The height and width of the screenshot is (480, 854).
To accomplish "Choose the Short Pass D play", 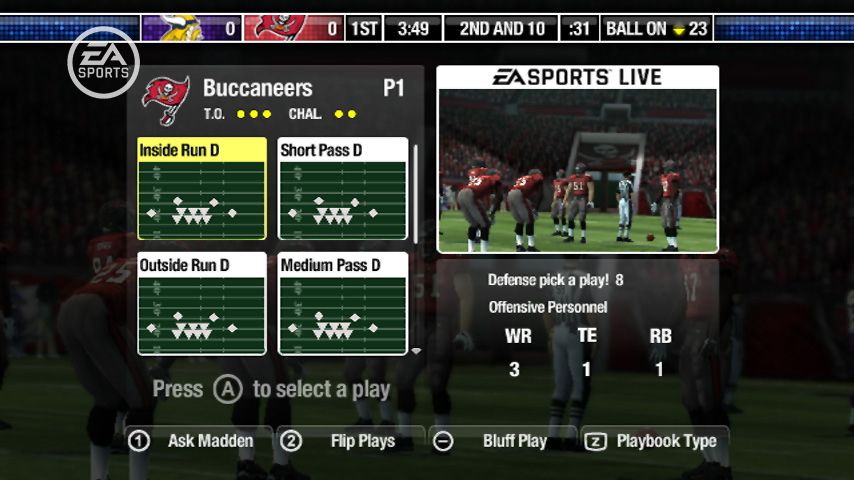I will click(343, 189).
